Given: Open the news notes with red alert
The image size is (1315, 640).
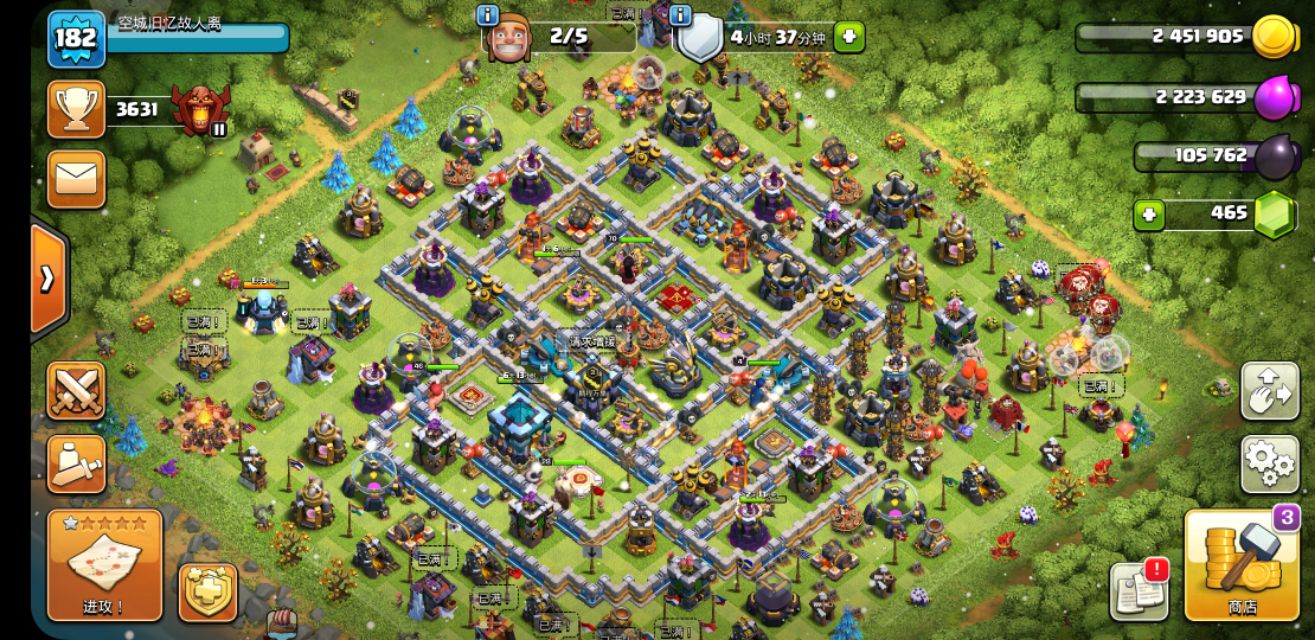Looking at the screenshot, I should click(1138, 590).
